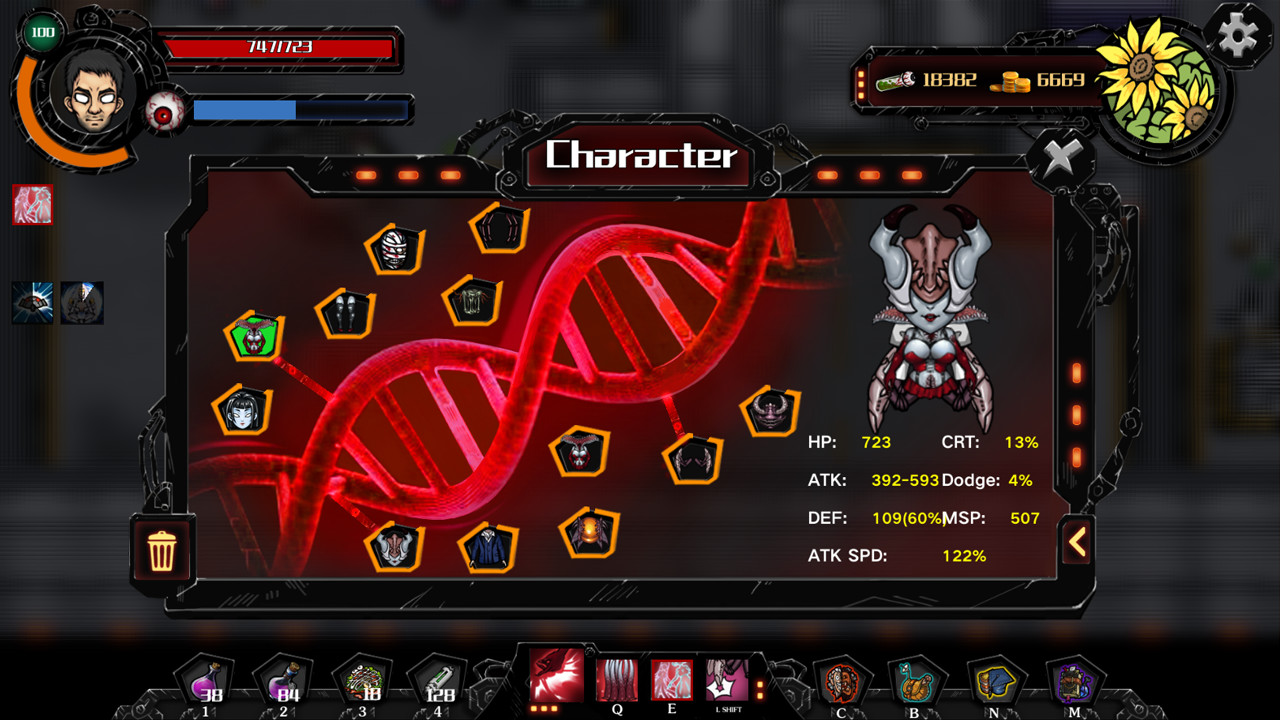Screen dimensions: 1280x720
Task: Open the settings gear icon
Action: click(x=1240, y=36)
